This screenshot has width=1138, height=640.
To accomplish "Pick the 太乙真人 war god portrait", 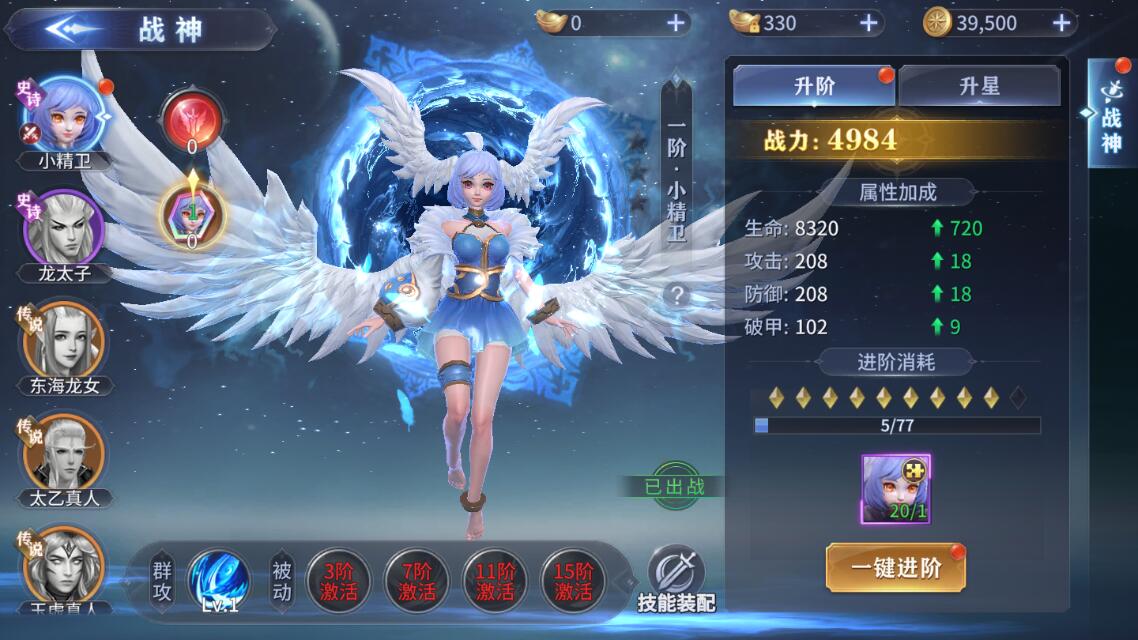I will (x=64, y=454).
